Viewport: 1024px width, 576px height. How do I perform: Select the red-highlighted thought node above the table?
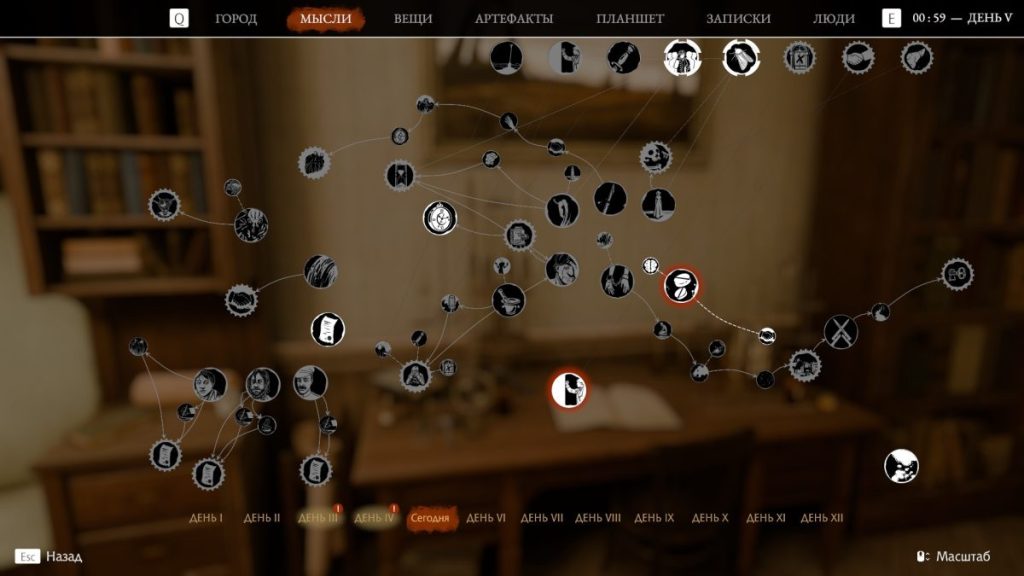568,388
